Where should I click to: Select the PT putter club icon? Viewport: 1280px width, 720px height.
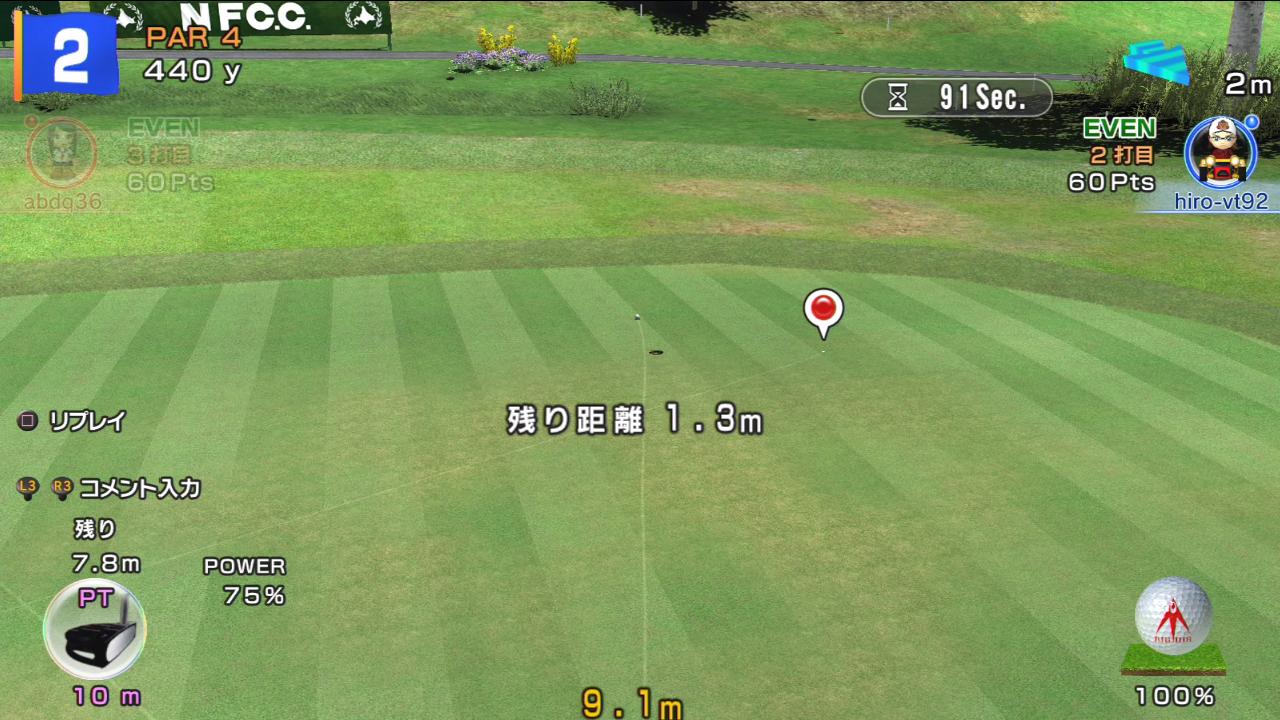pyautogui.click(x=95, y=631)
